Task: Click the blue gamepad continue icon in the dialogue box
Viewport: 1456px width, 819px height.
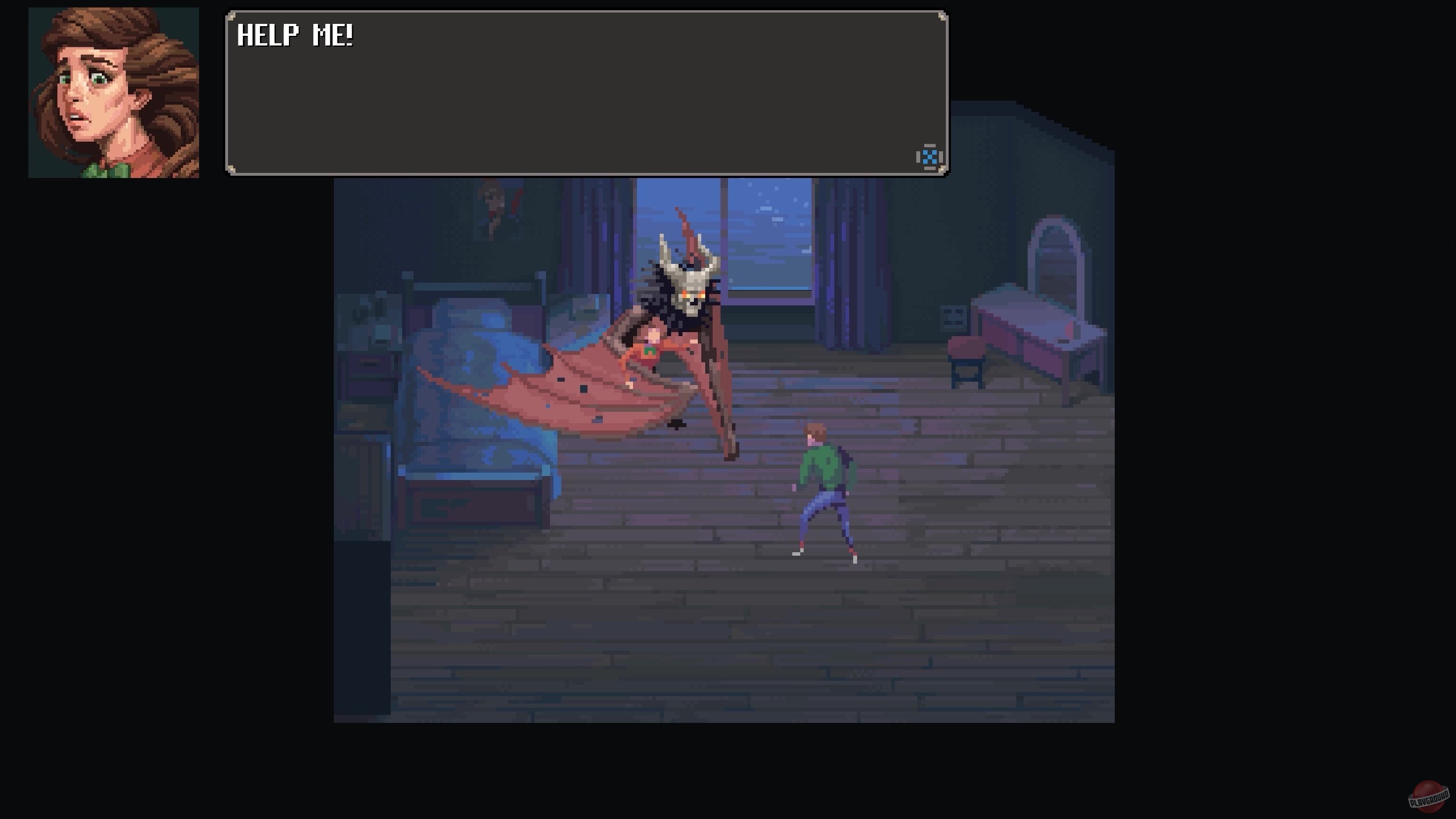Action: coord(931,155)
